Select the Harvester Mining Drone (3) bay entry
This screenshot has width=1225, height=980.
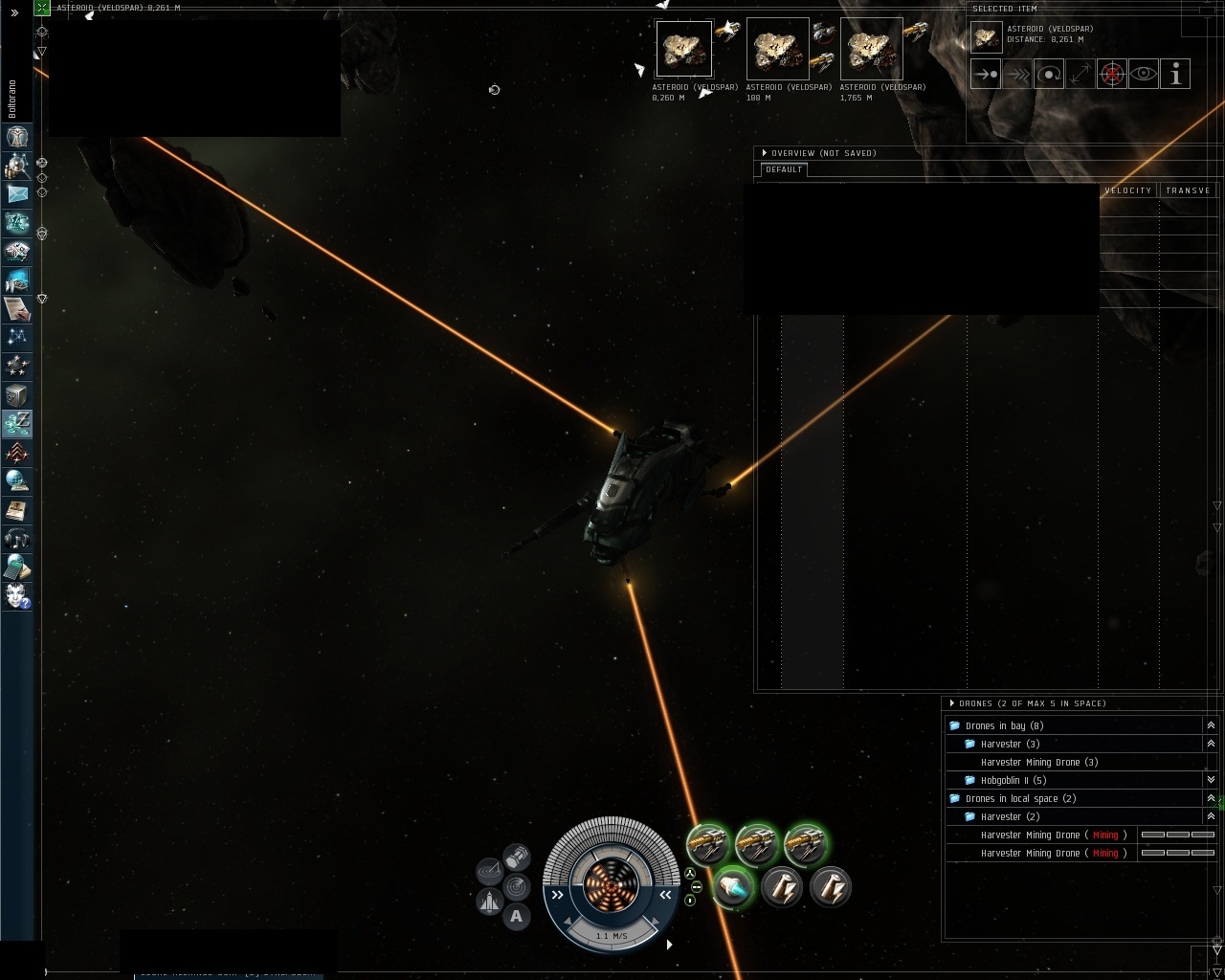point(1038,762)
